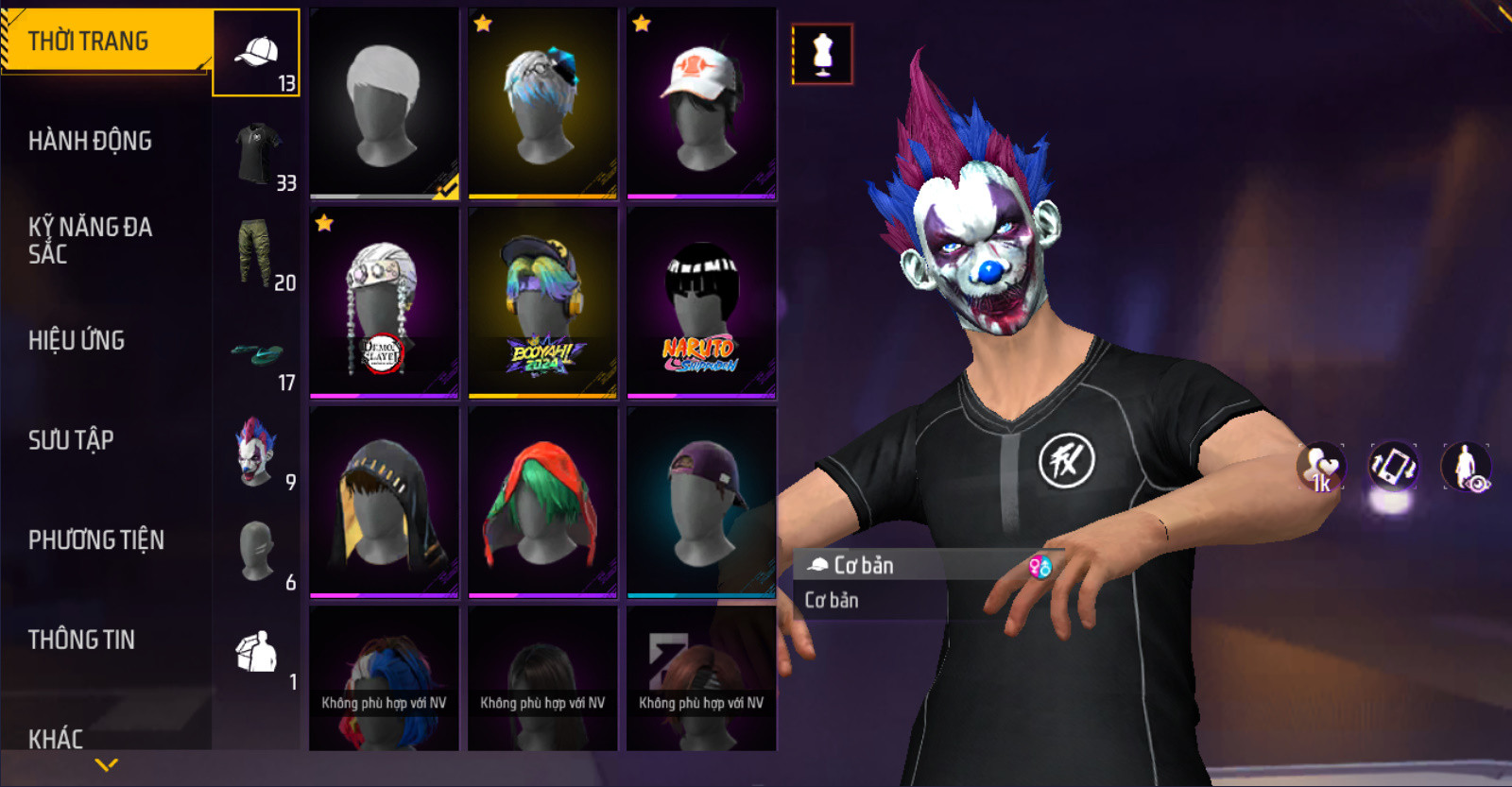The height and width of the screenshot is (787, 1512).
Task: Open the Hành Động menu
Action: [91, 142]
